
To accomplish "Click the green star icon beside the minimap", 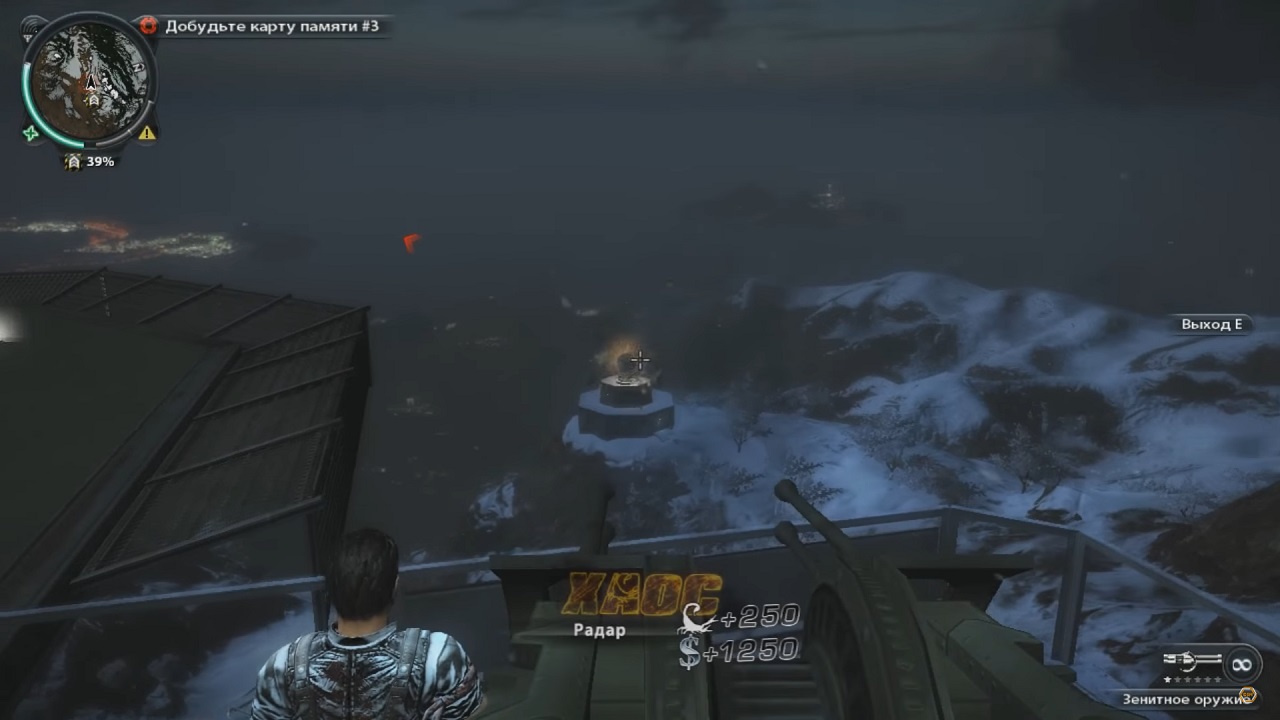I will click(x=31, y=132).
